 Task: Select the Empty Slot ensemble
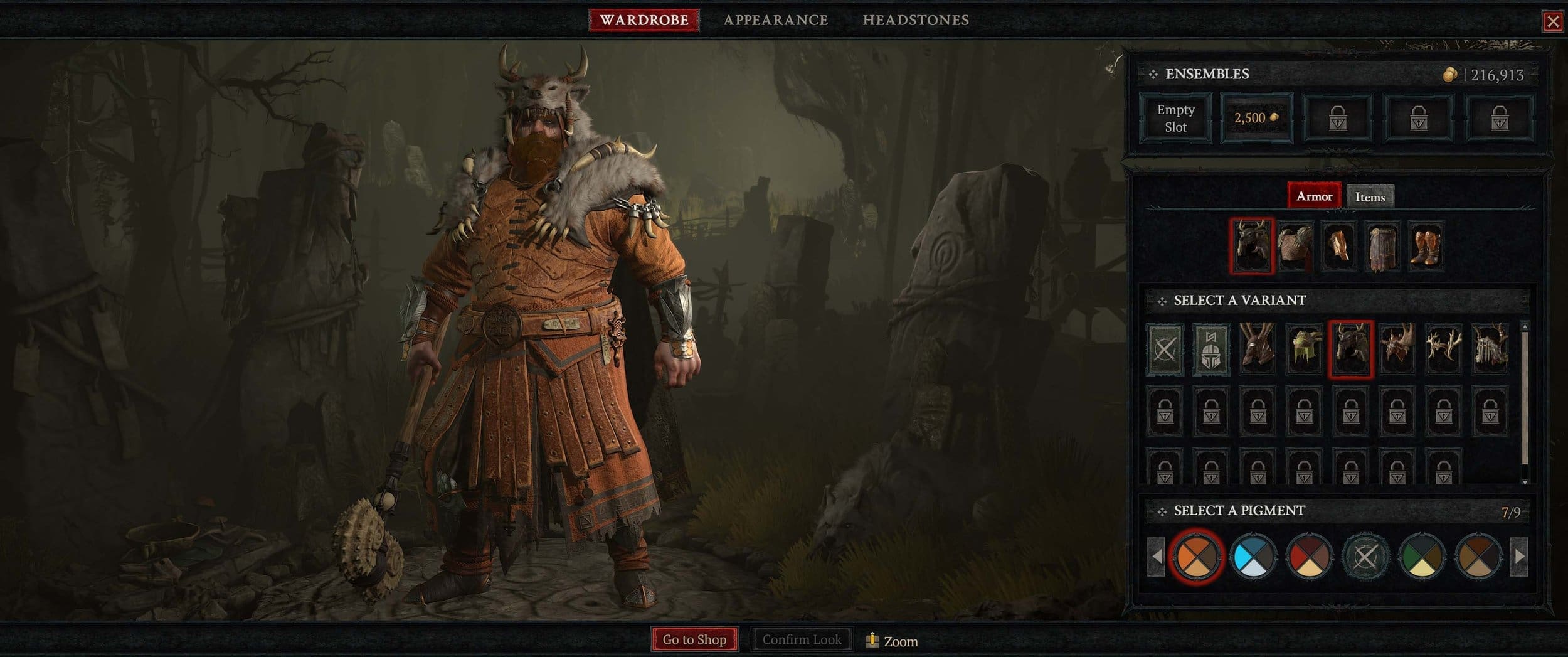point(1175,118)
